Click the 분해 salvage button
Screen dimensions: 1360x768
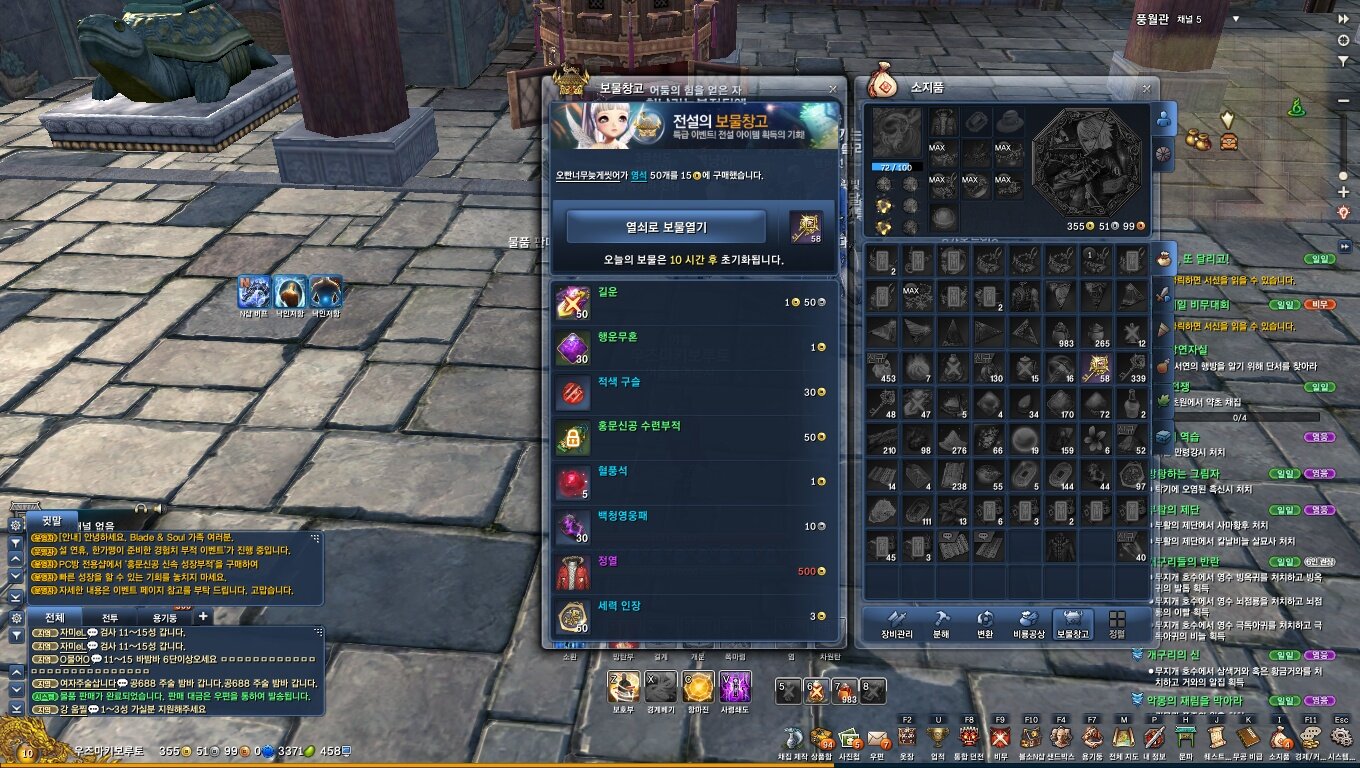(942, 624)
